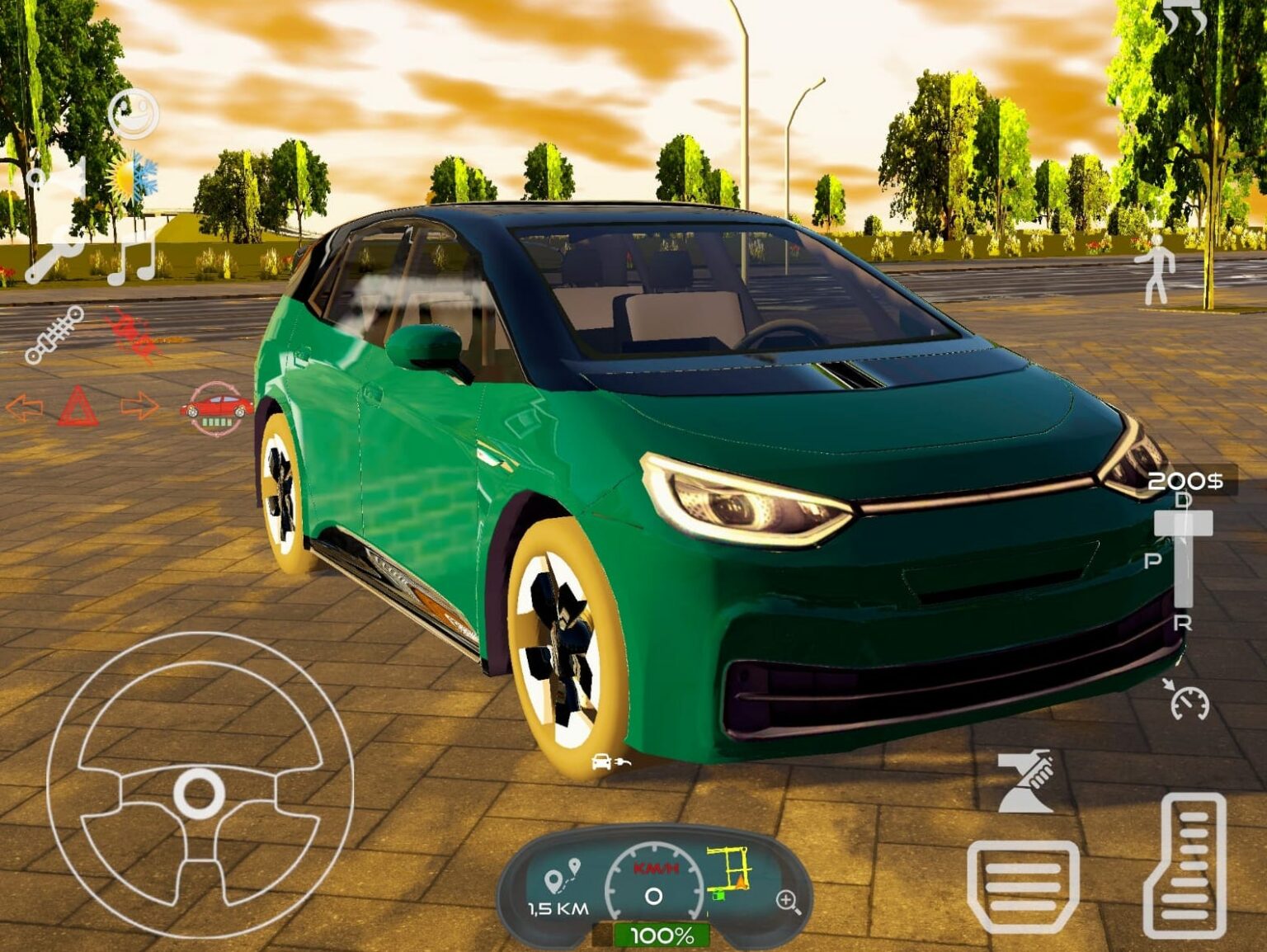
Task: Grab the steering wheel control
Action: (198, 792)
